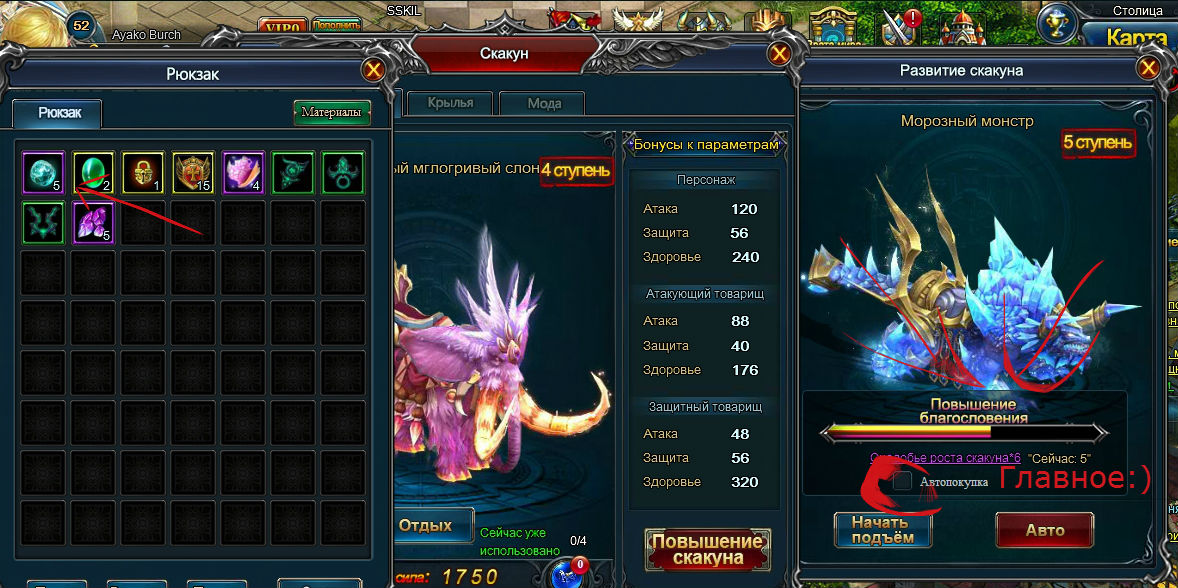1178x588 pixels.
Task: Select the Рюкзак tab
Action: [56, 113]
